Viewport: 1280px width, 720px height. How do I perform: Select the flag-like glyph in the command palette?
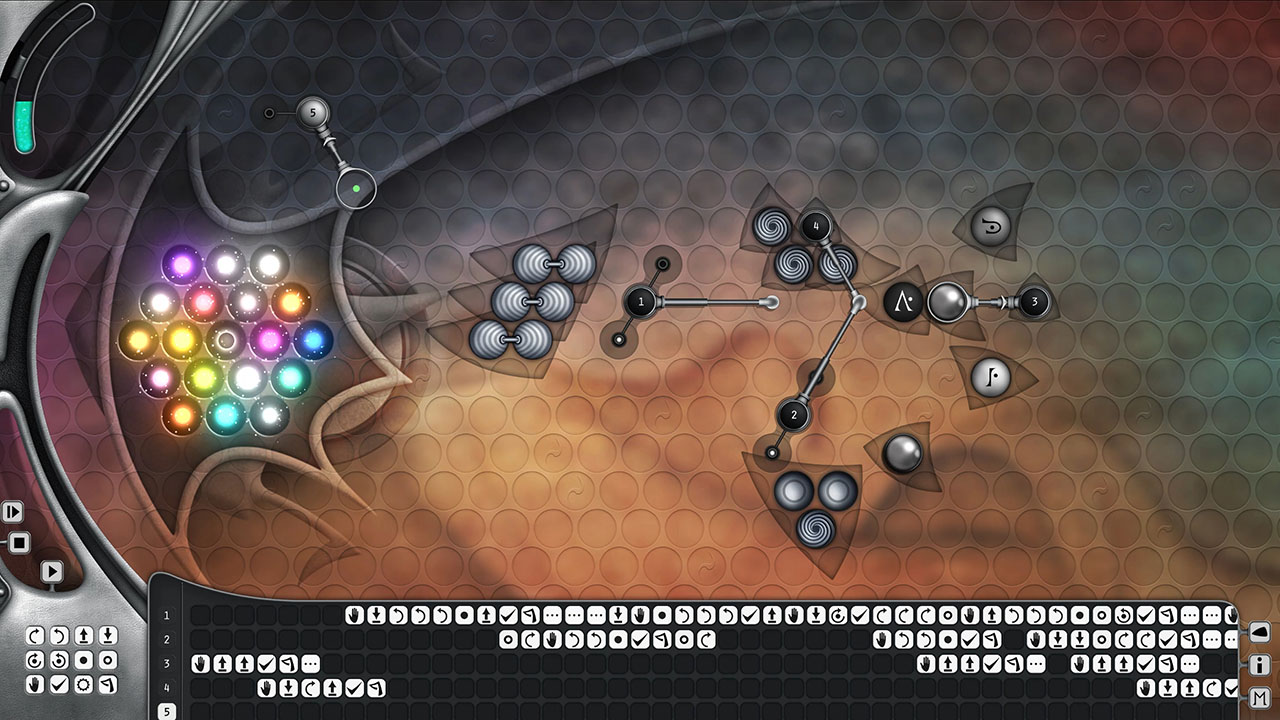pyautogui.click(x=107, y=684)
